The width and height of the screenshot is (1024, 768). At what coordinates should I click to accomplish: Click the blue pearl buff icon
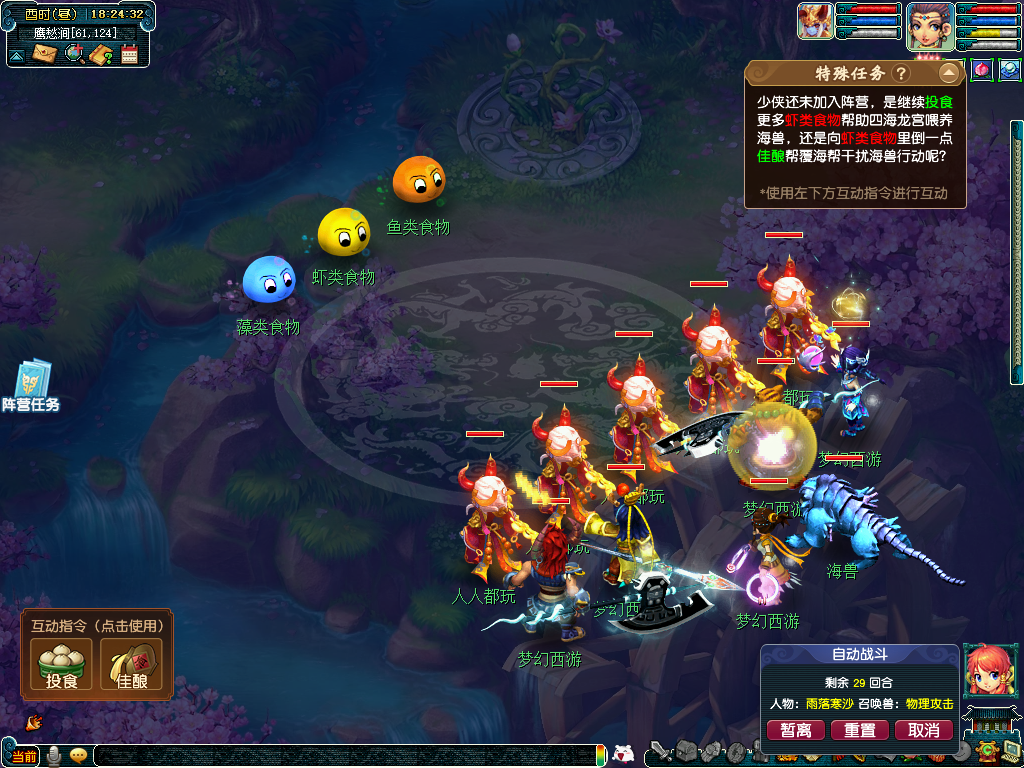coord(1009,70)
